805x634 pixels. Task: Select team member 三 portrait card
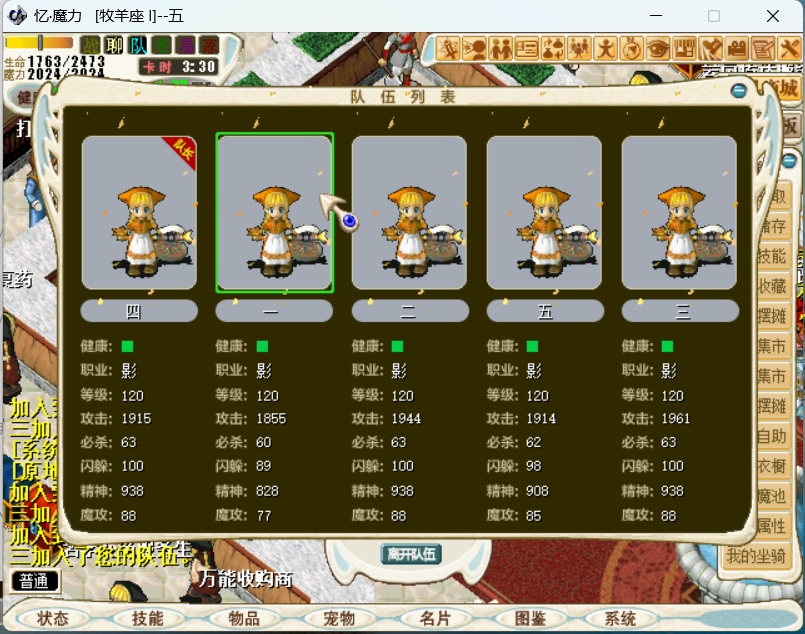(679, 213)
